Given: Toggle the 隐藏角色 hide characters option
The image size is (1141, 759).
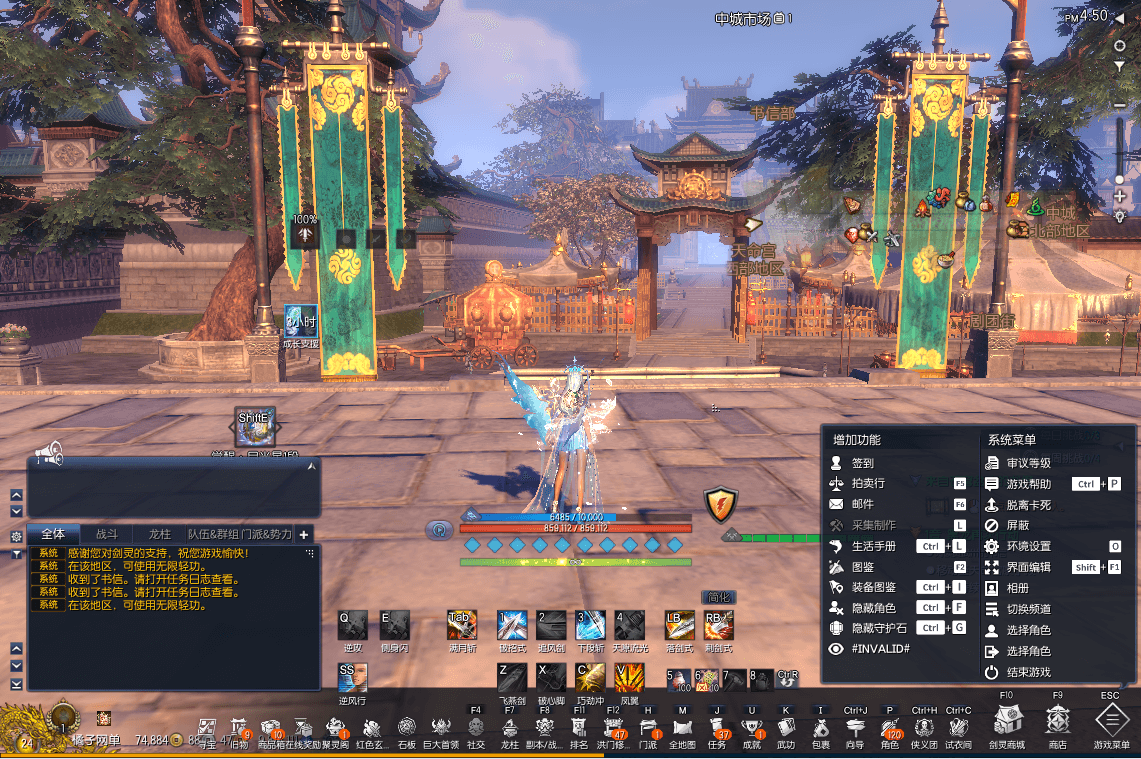Looking at the screenshot, I should coord(873,608).
